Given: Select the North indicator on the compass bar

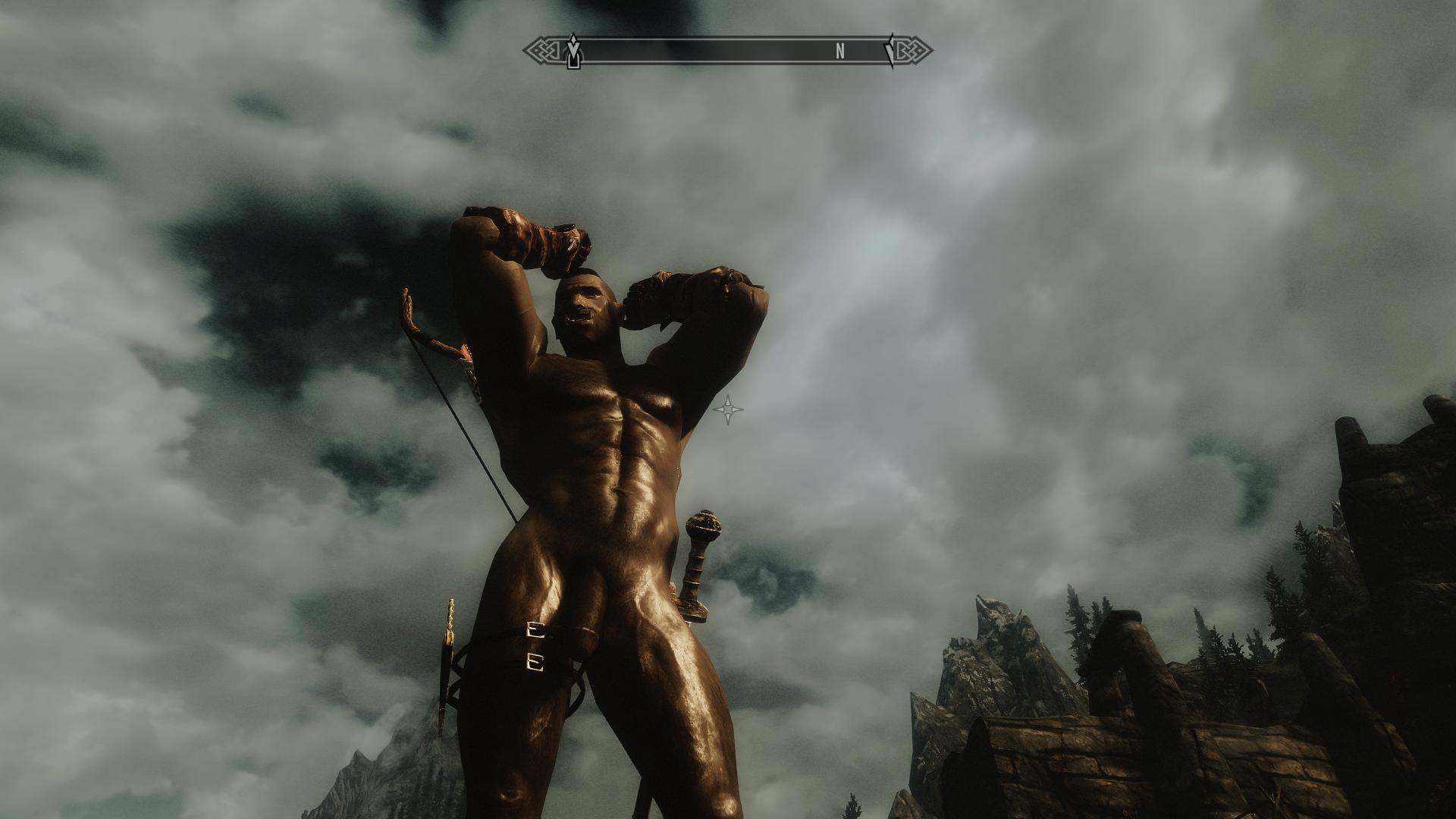Looking at the screenshot, I should coord(839,52).
